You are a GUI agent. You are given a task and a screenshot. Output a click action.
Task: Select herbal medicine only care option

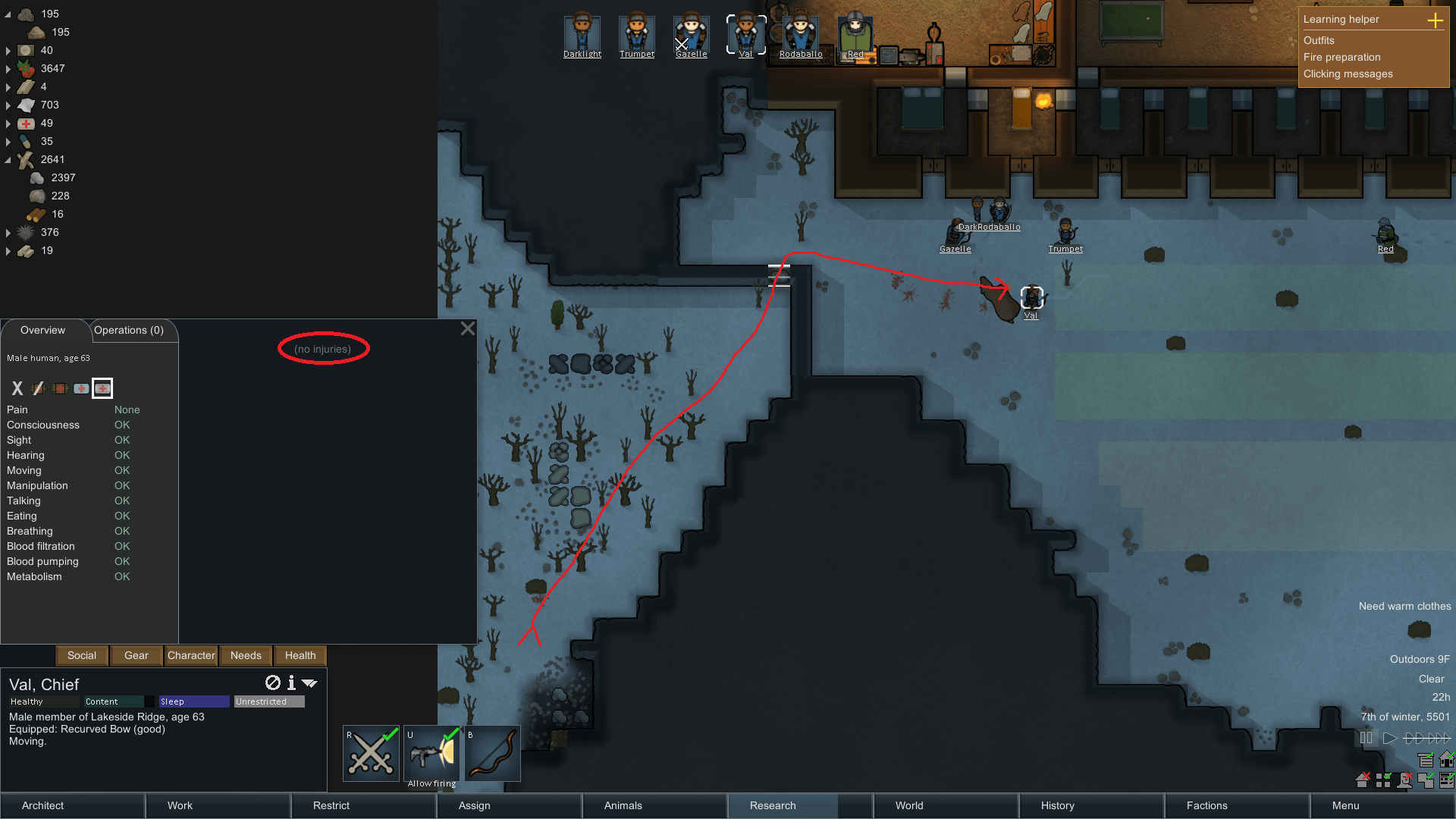(60, 388)
